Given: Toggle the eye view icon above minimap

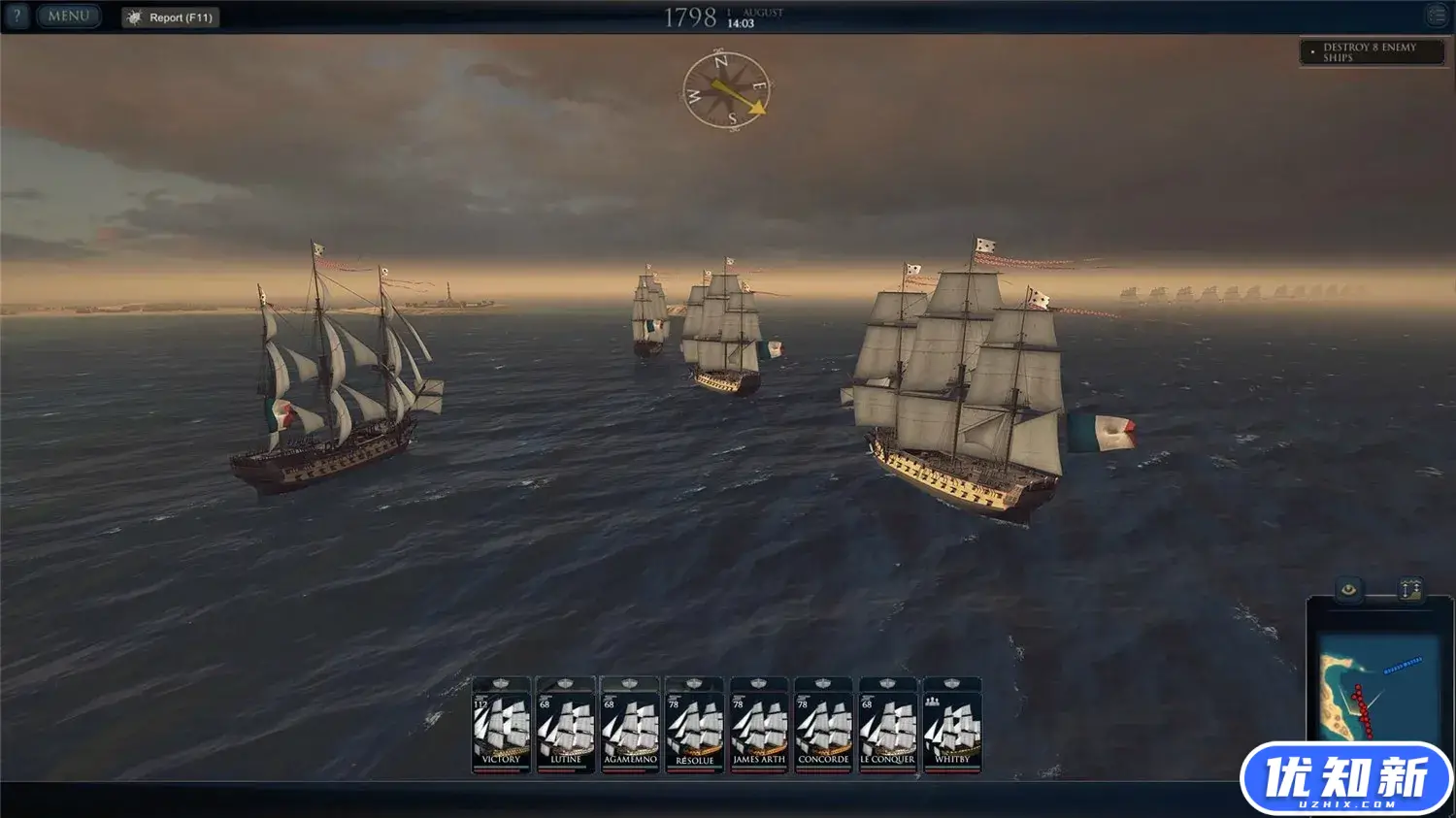Looking at the screenshot, I should click(1349, 589).
